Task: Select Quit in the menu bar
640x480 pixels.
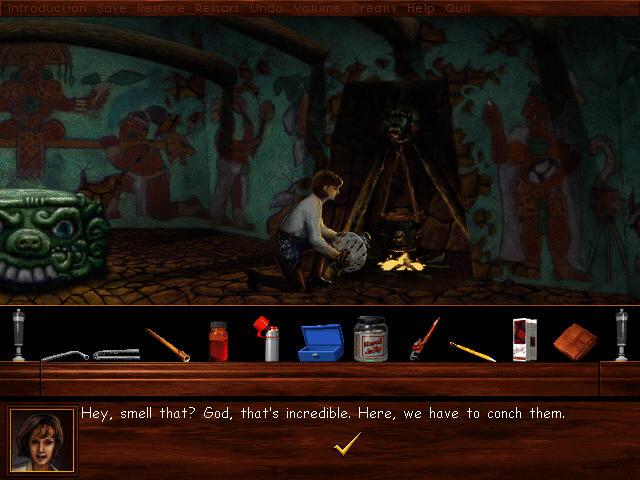Action: coord(458,8)
